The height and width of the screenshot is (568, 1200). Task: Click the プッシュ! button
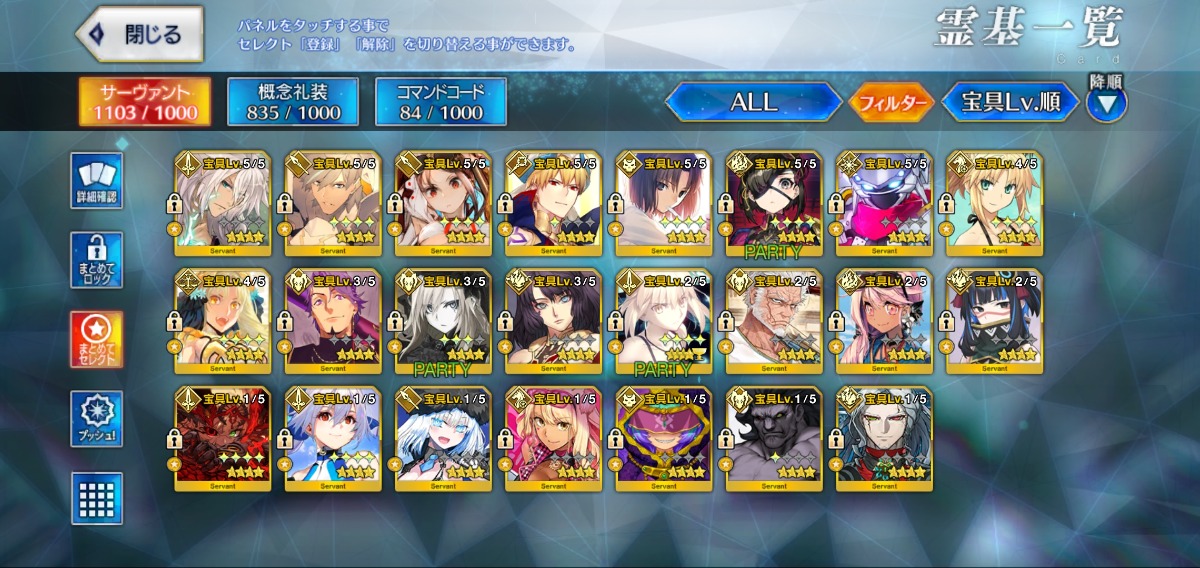coord(97,420)
